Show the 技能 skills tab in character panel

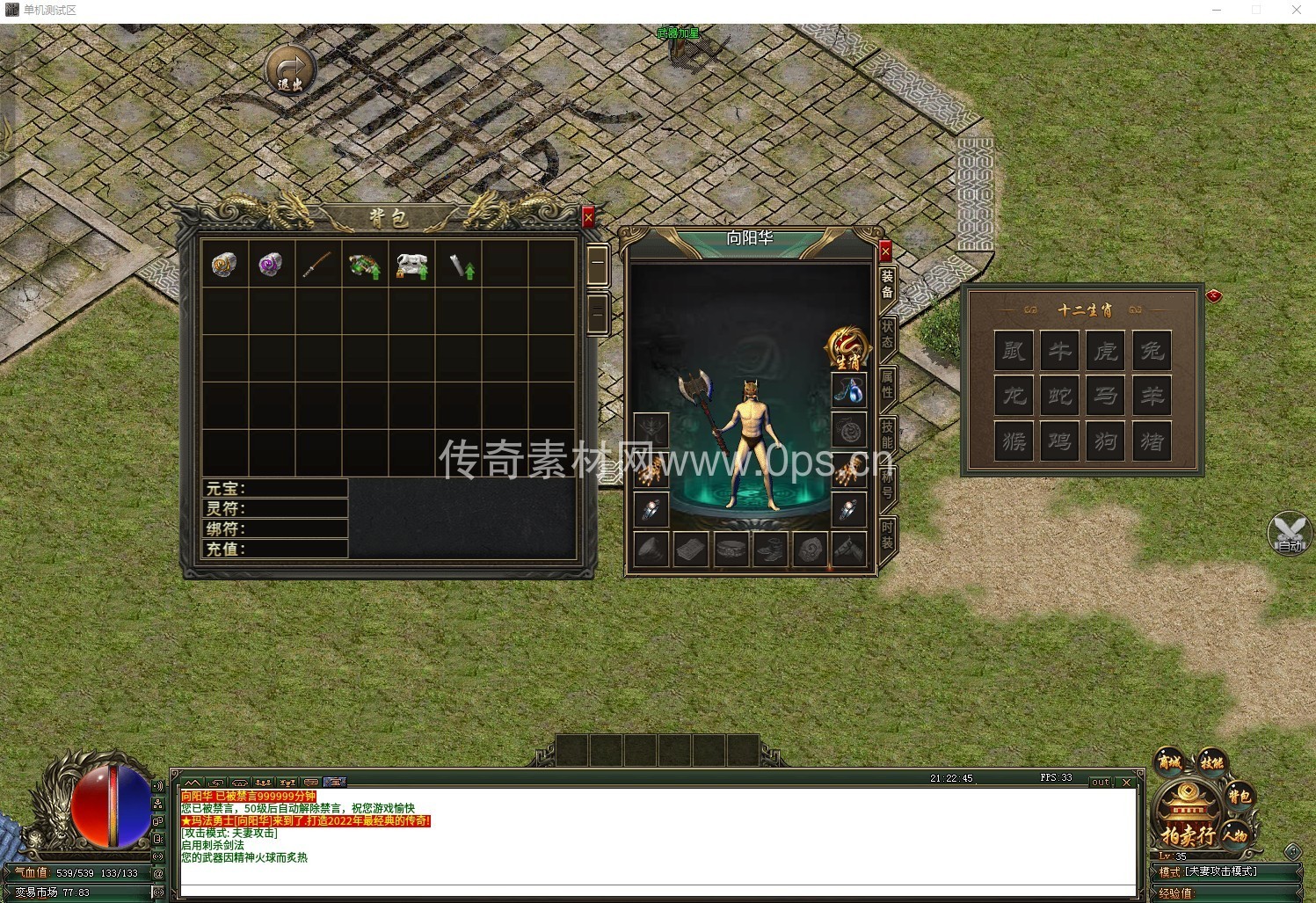coord(887,433)
